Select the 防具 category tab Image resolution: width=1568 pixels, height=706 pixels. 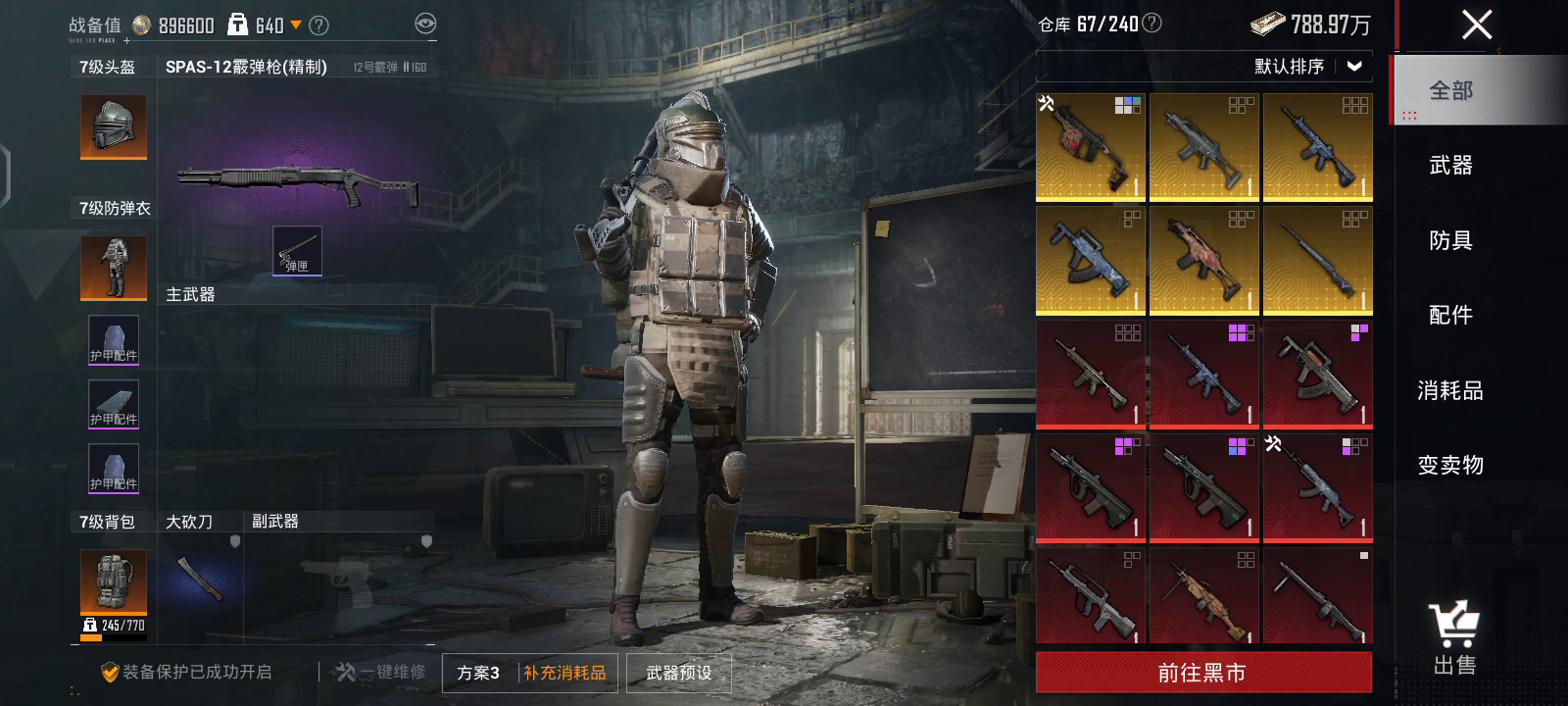pos(1450,240)
